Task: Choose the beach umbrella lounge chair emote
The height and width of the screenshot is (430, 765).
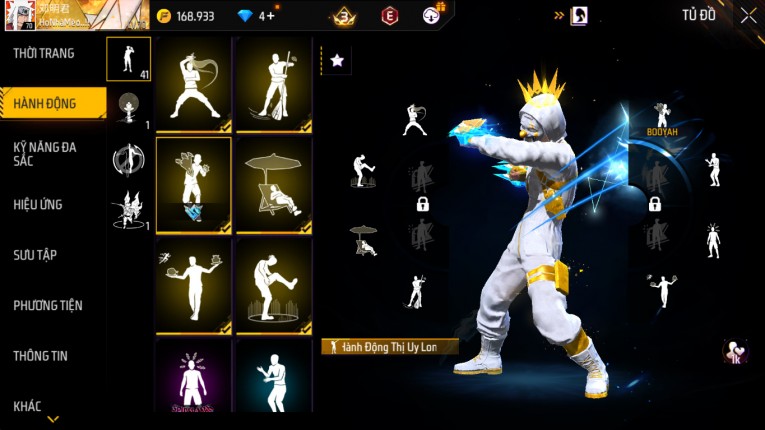Action: (x=273, y=185)
